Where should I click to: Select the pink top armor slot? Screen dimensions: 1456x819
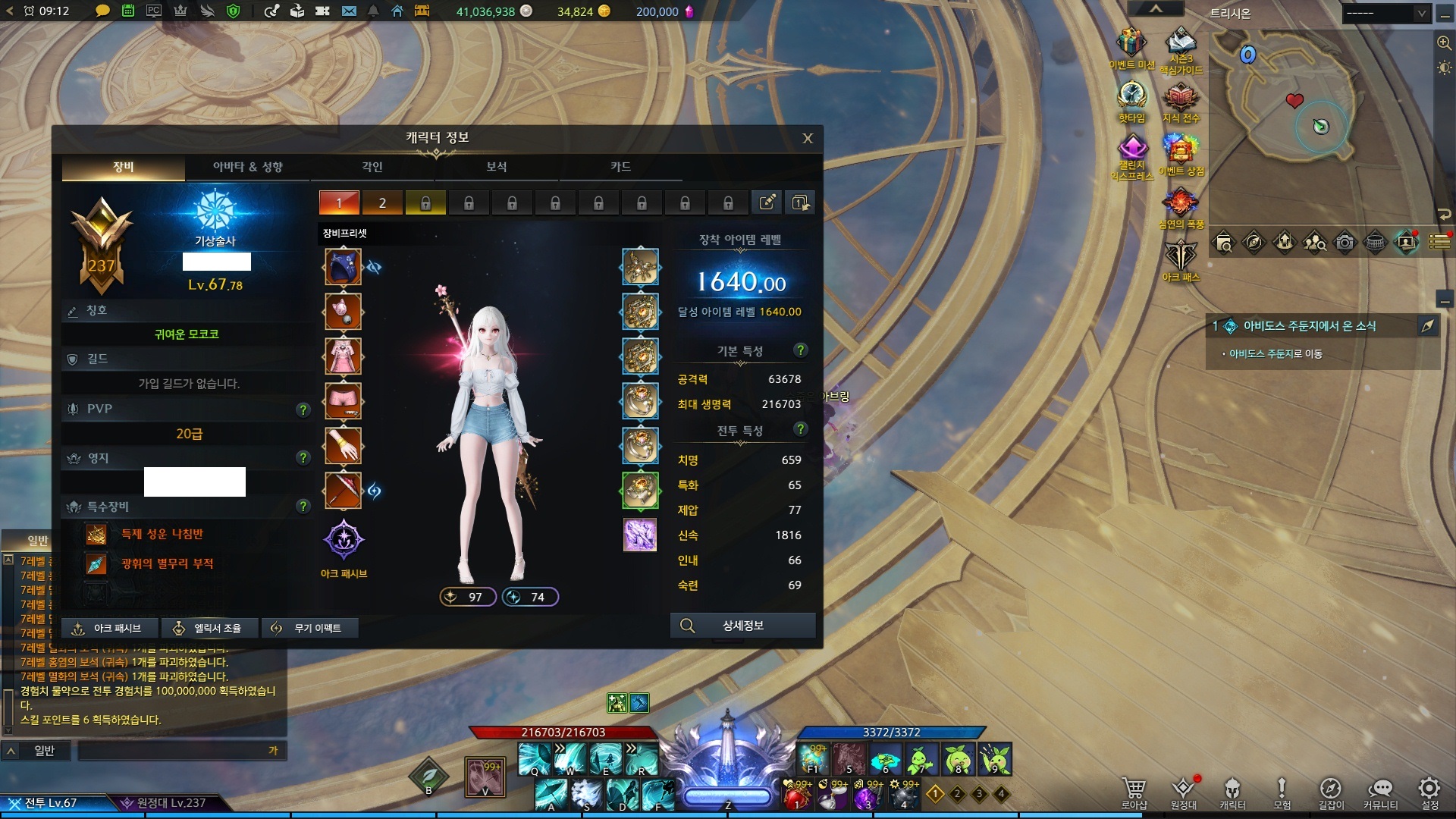pyautogui.click(x=343, y=356)
